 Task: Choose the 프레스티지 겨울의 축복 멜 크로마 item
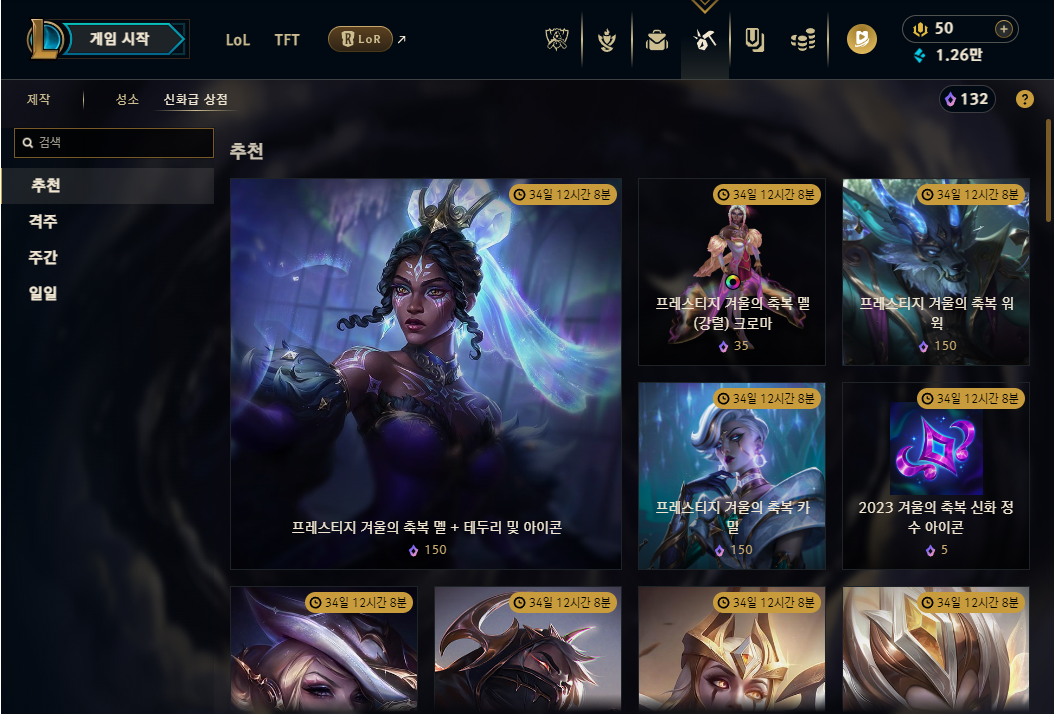pos(732,272)
